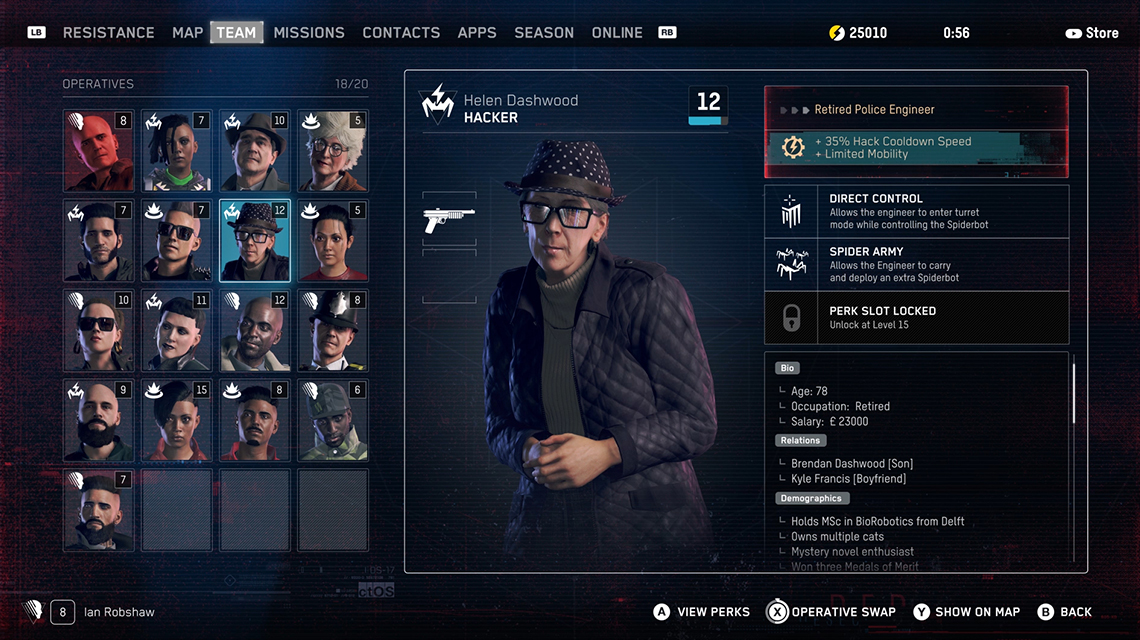Select the Team tab
The height and width of the screenshot is (640, 1140).
[236, 33]
